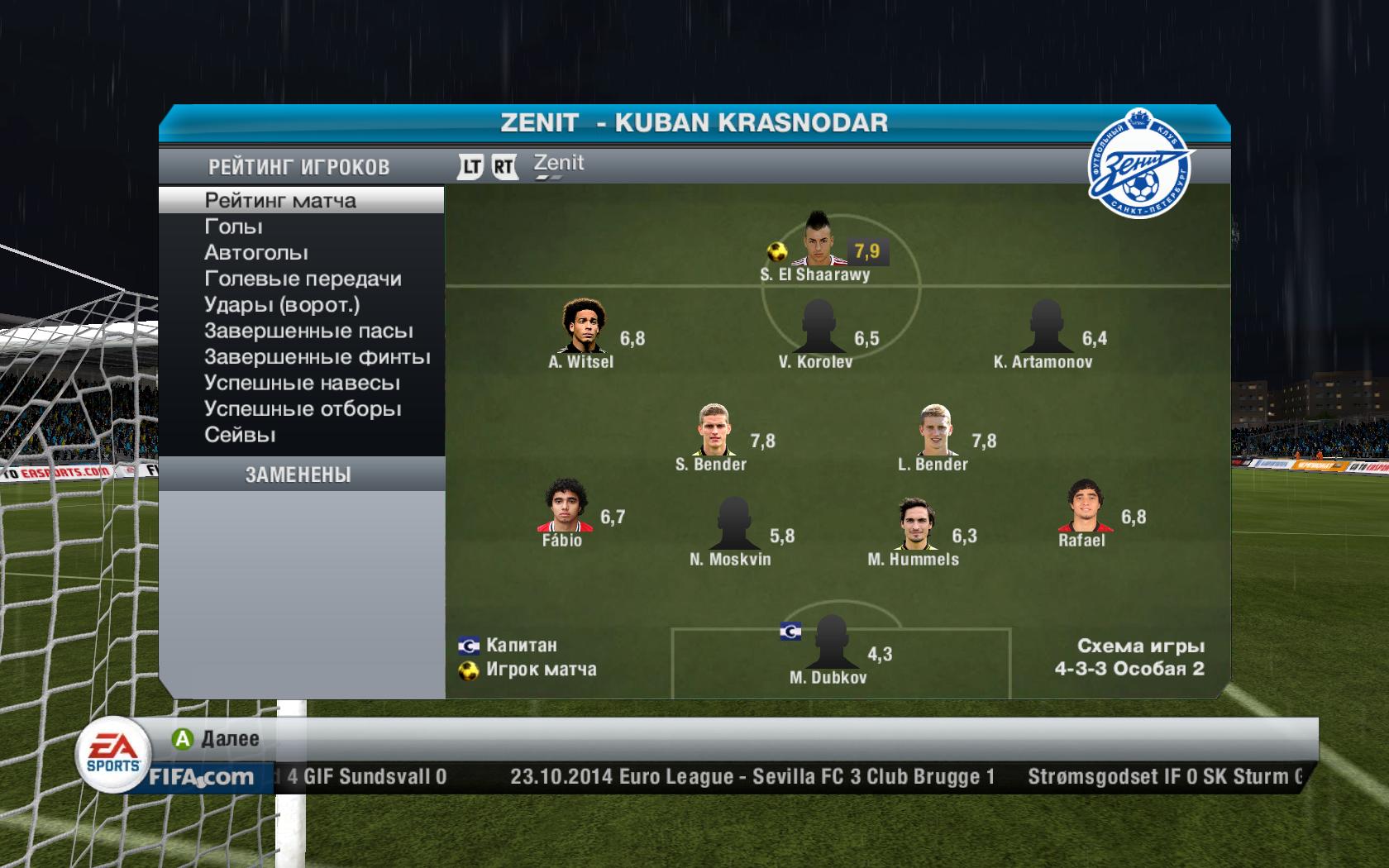1389x868 pixels.
Task: Show Успешные навесы statistics
Action: click(x=302, y=384)
